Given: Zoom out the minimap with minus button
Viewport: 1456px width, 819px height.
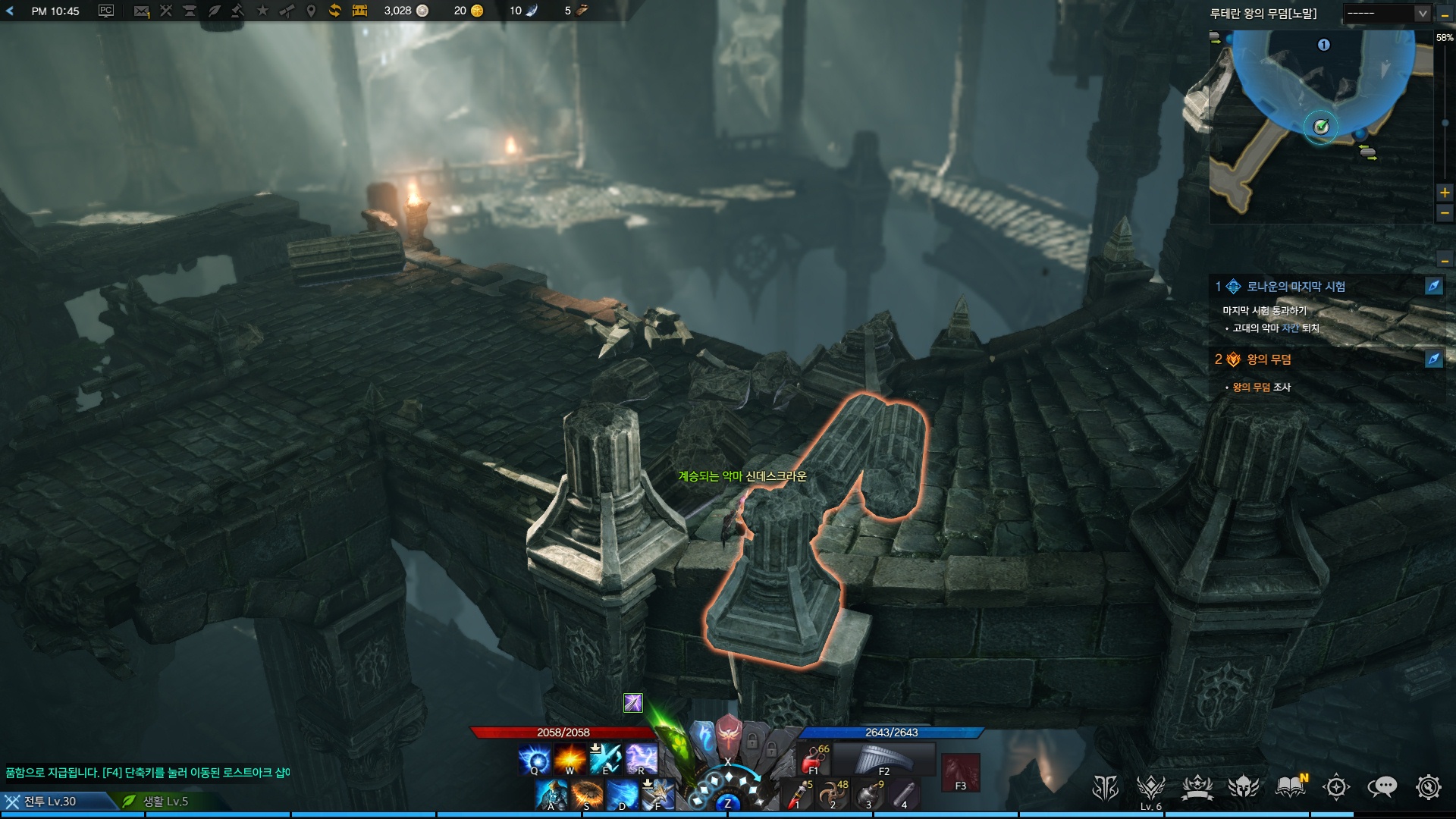Looking at the screenshot, I should [1445, 214].
